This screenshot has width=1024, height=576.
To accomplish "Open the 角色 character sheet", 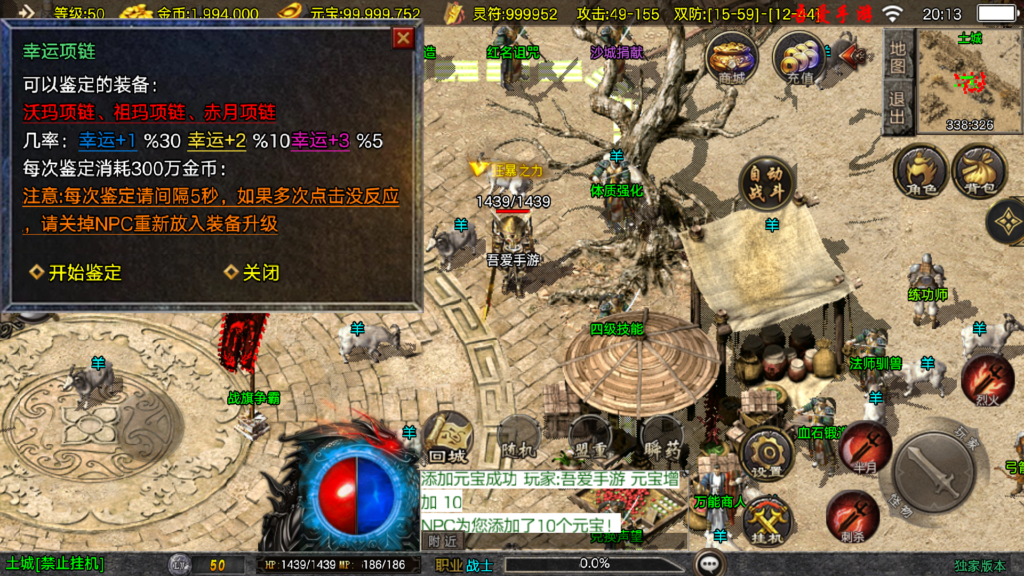I will coord(919,170).
